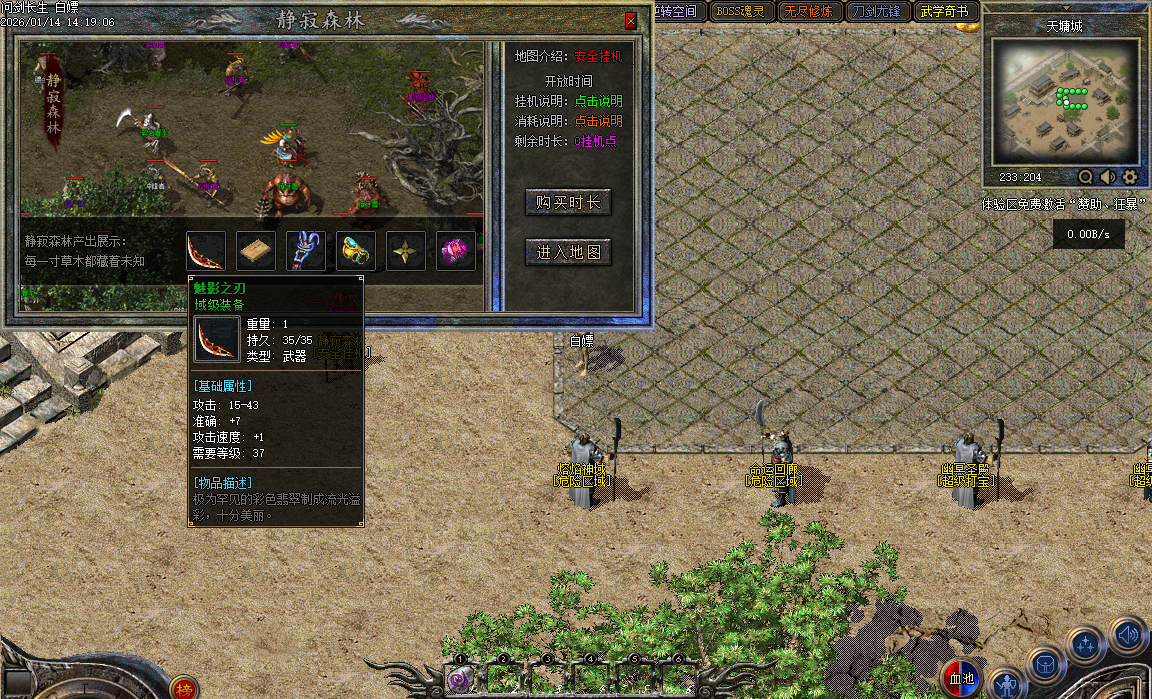
Task: Open settings via the minimap gear icon
Action: [1130, 177]
